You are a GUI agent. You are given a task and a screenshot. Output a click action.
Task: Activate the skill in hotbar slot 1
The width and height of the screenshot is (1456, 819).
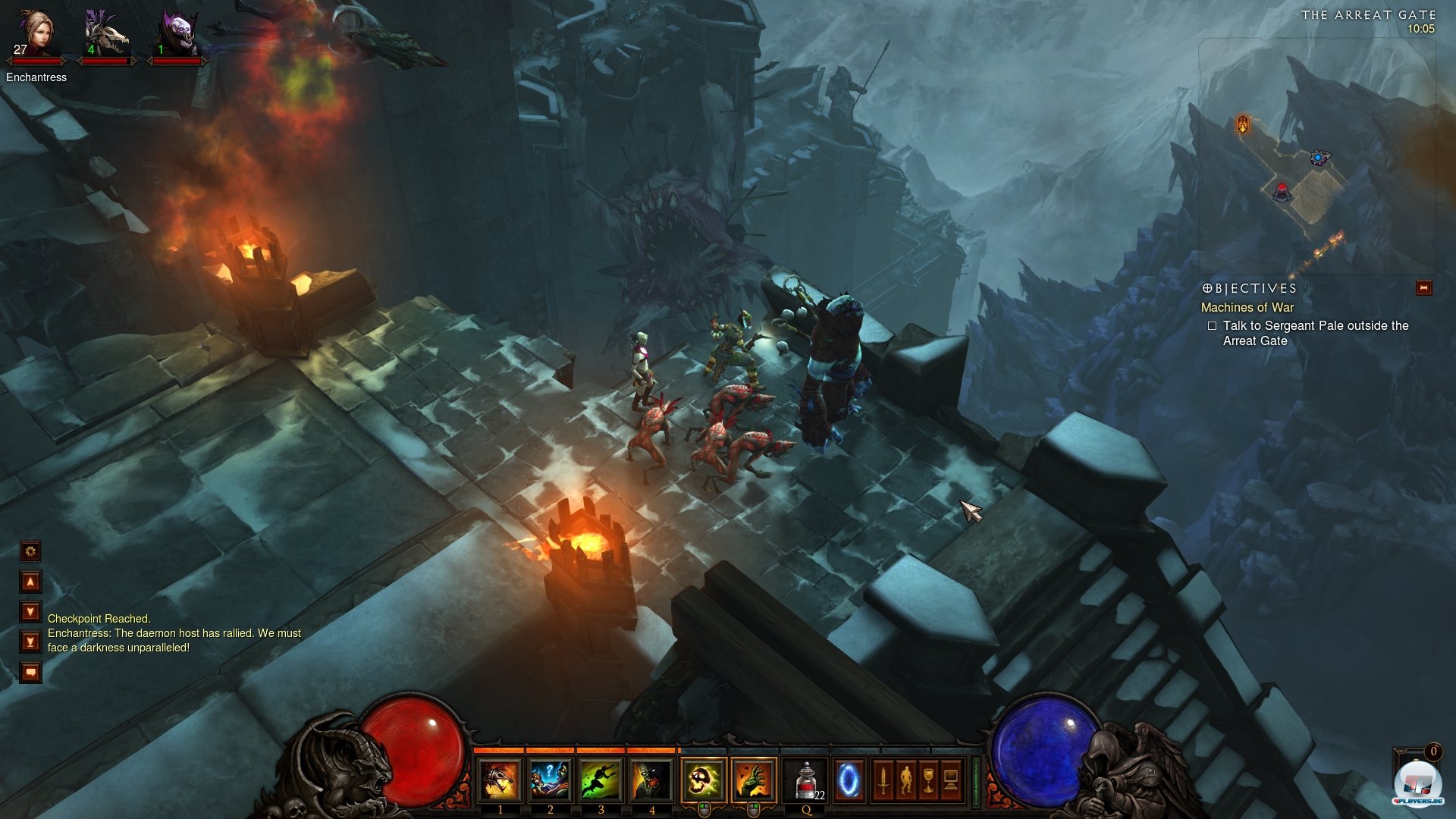[x=500, y=780]
